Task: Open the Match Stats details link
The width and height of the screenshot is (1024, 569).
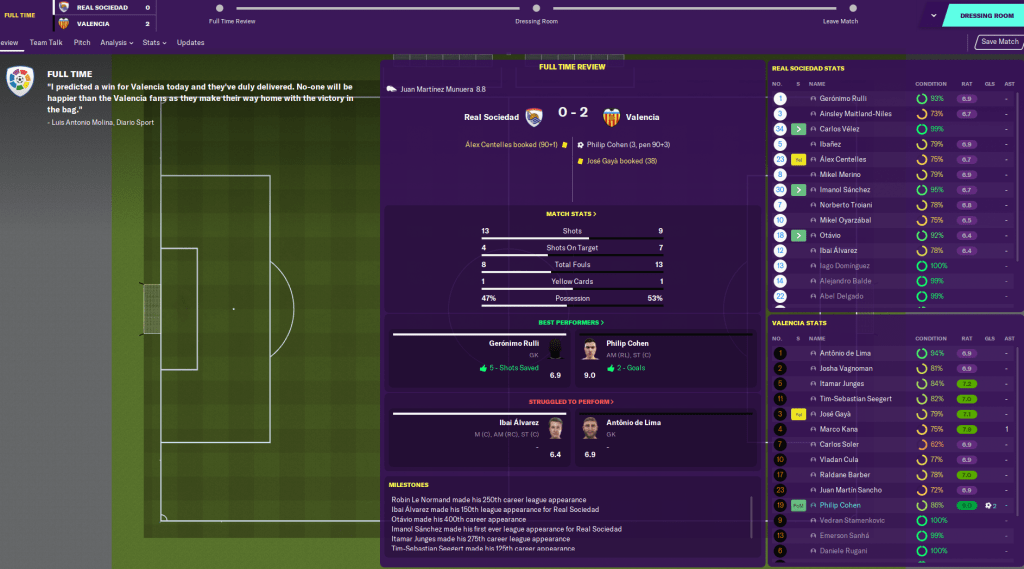Action: [571, 214]
